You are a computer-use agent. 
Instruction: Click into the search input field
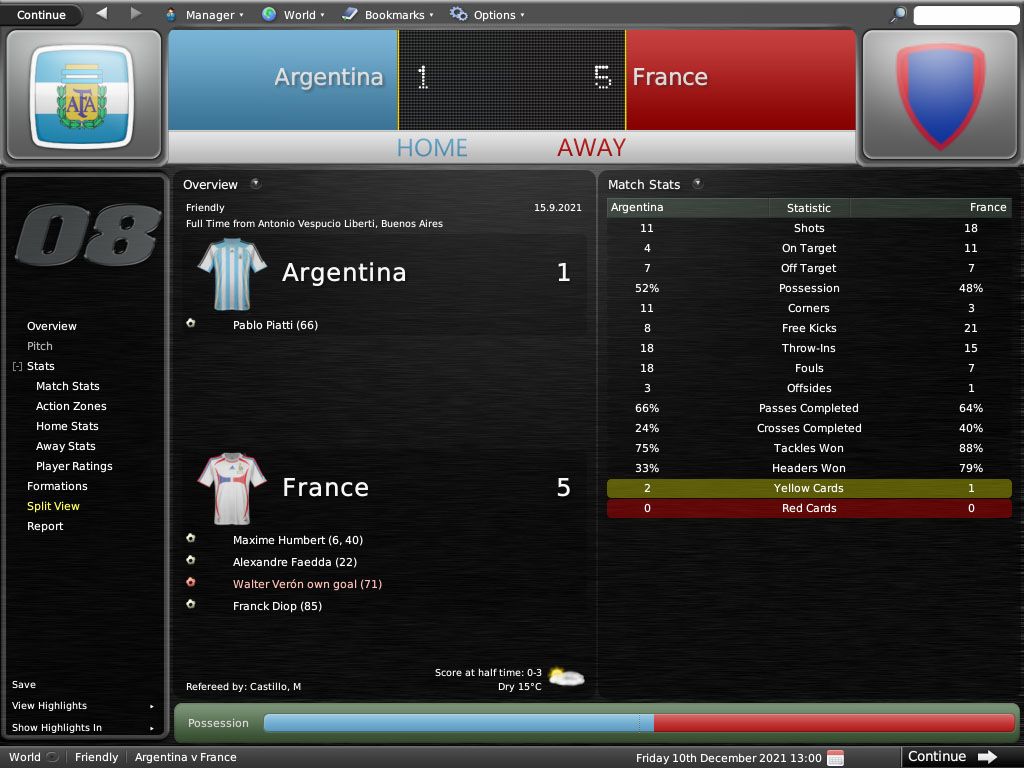click(965, 15)
